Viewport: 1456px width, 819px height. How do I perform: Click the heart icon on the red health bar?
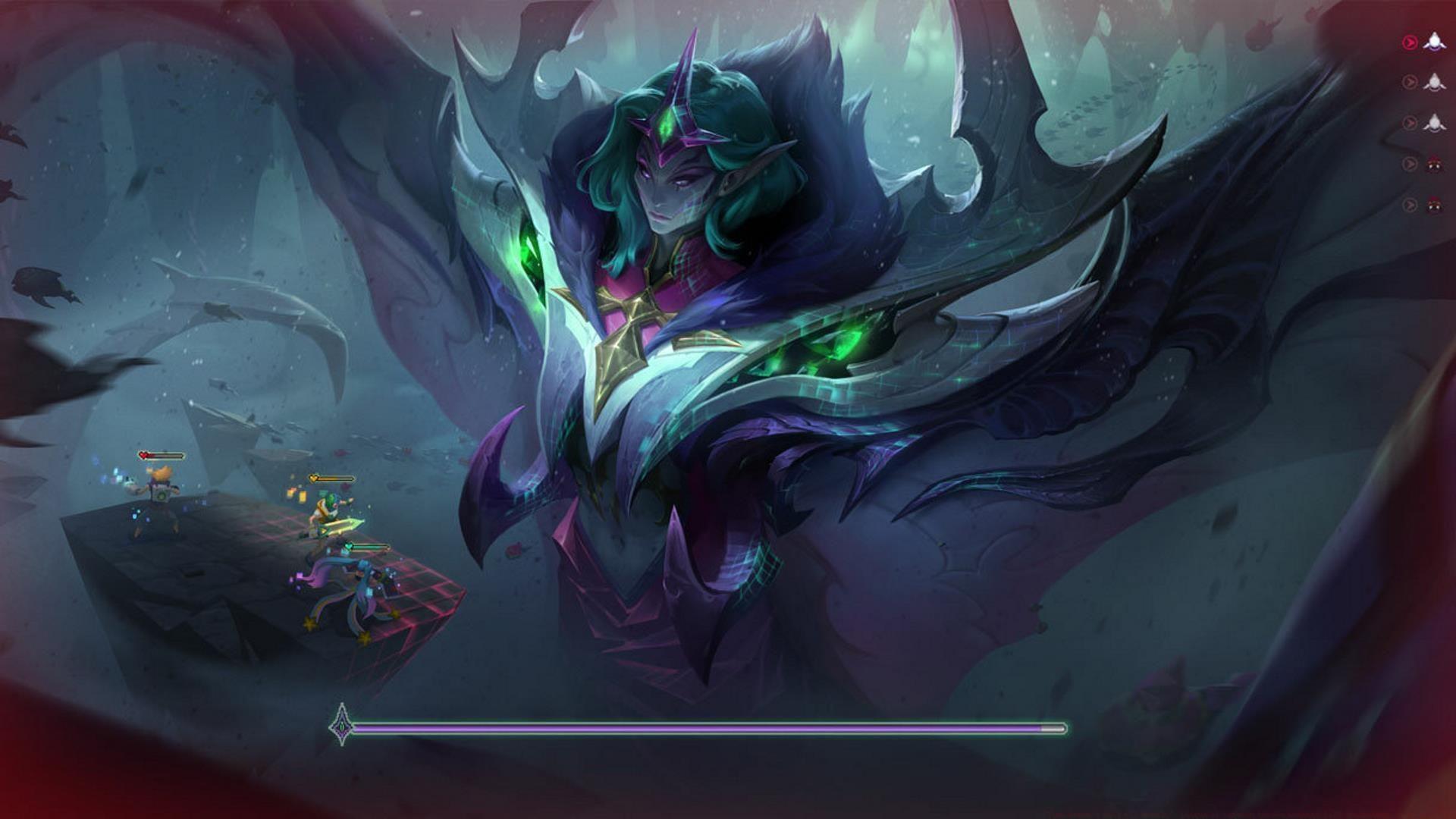[x=144, y=455]
